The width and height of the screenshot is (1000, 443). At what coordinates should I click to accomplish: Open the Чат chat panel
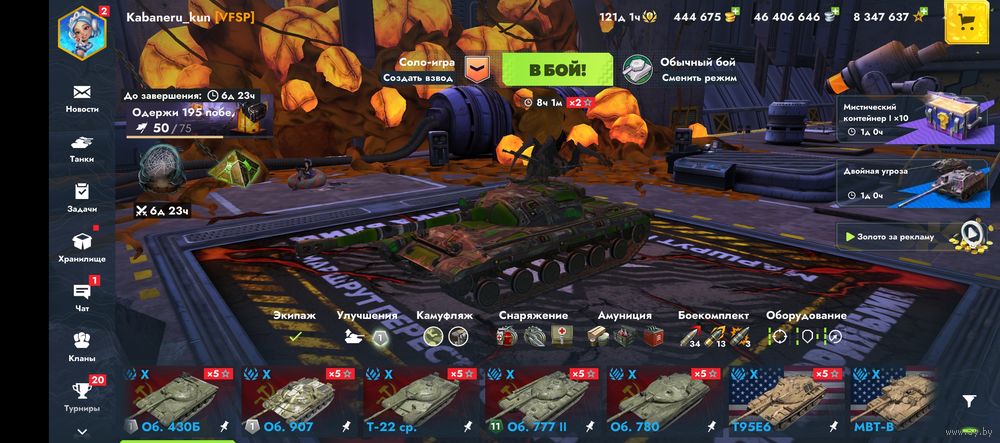pos(82,297)
